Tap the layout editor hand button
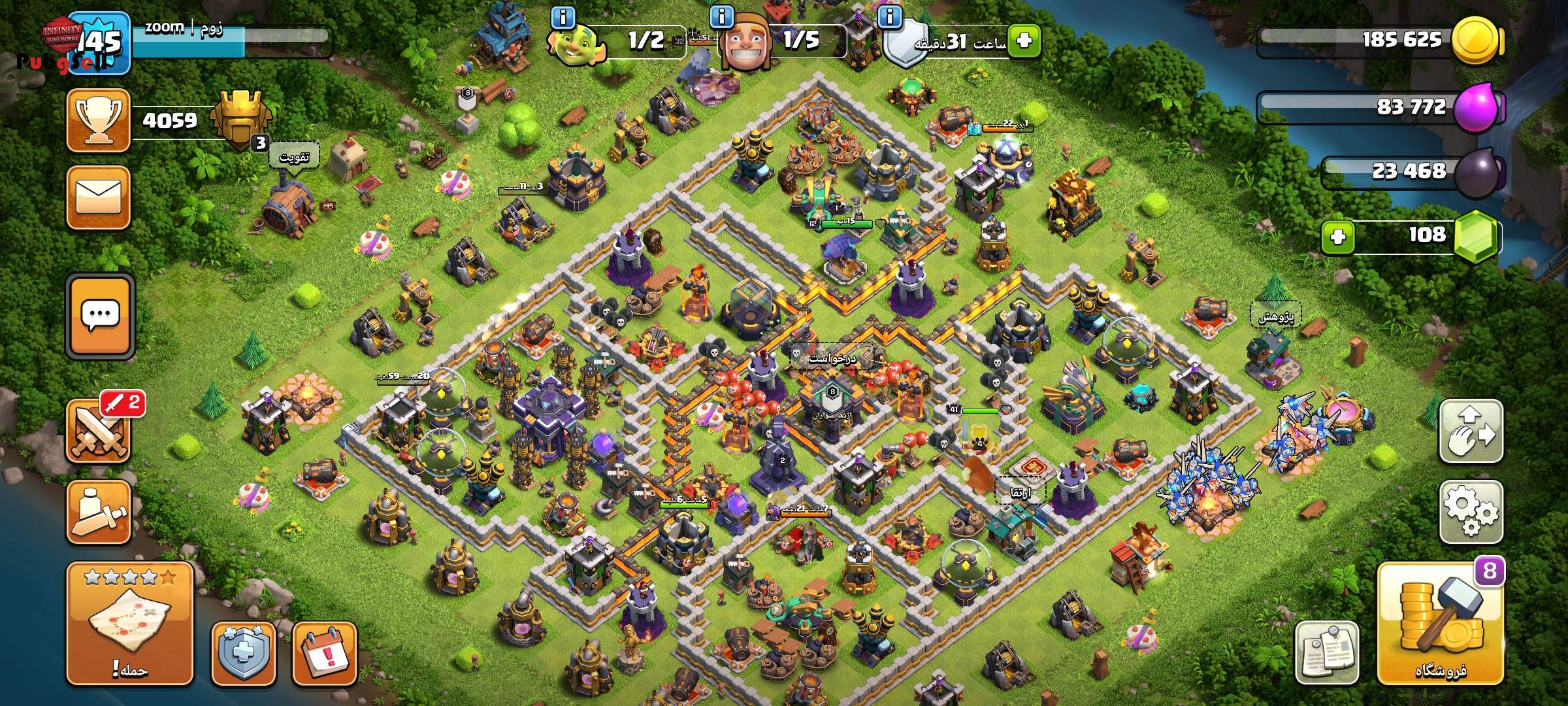1568x706 pixels. (x=1471, y=431)
